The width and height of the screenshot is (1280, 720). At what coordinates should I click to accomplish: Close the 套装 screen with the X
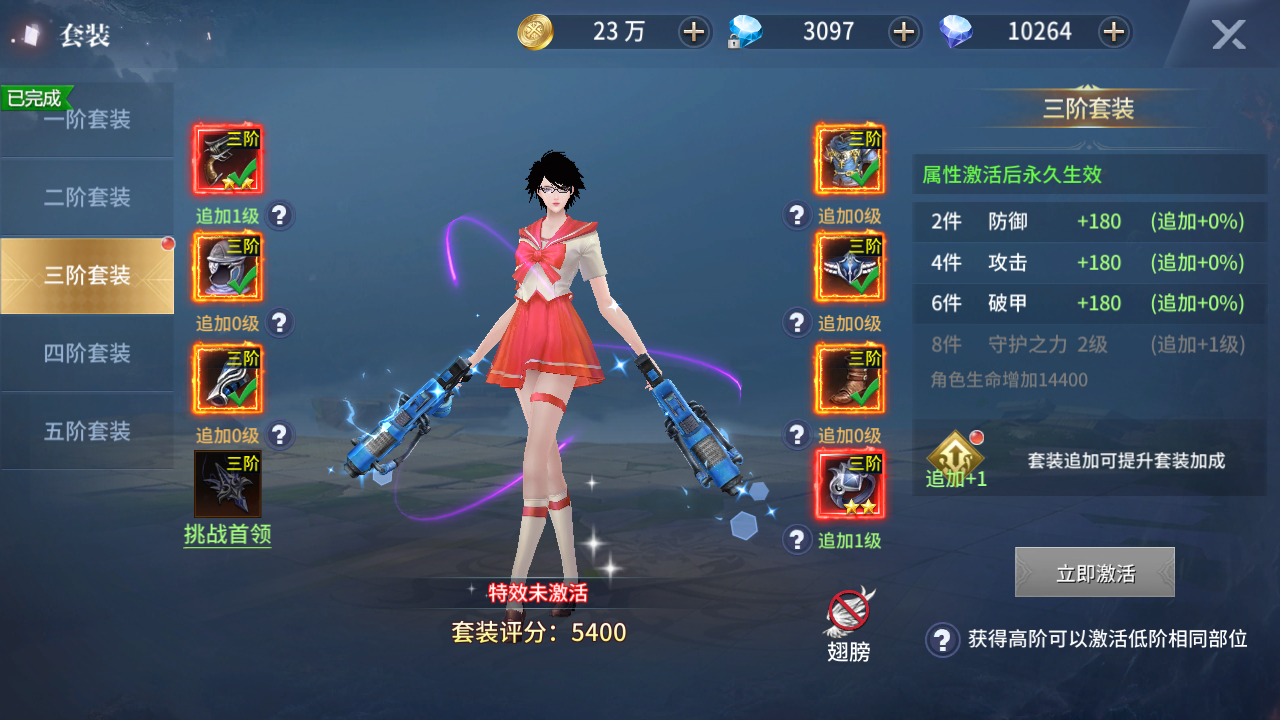[1228, 35]
